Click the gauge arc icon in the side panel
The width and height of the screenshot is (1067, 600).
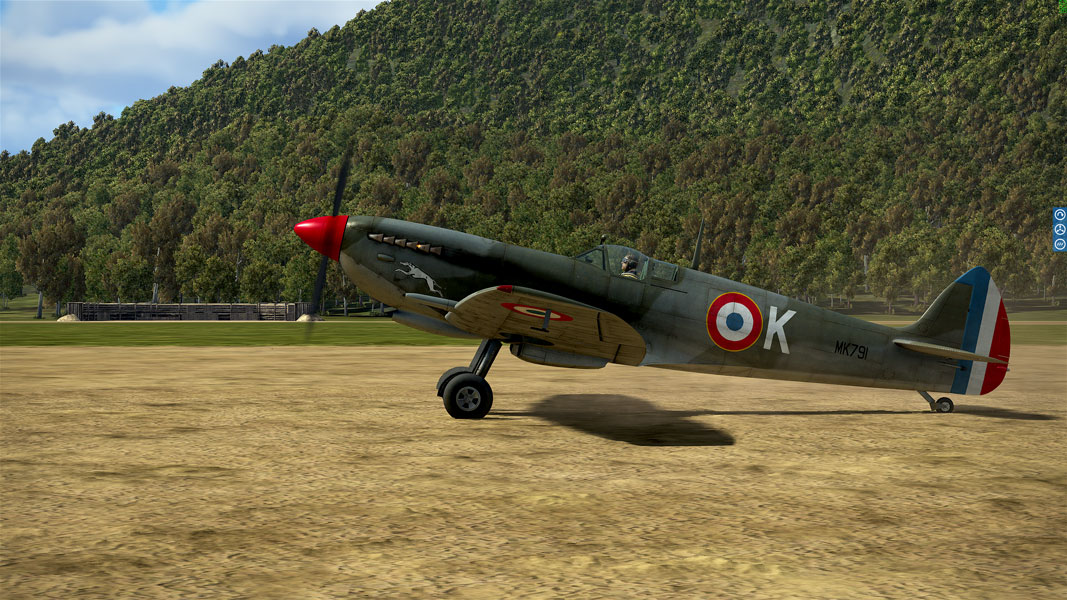click(x=1059, y=215)
